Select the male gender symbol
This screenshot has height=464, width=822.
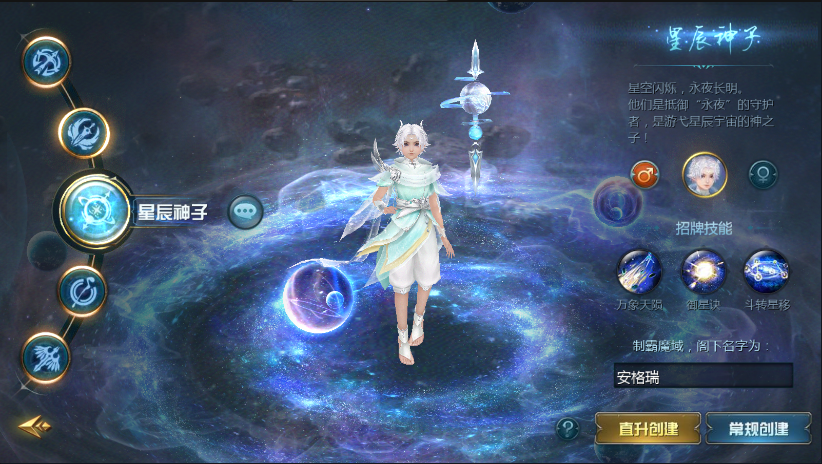[x=644, y=174]
